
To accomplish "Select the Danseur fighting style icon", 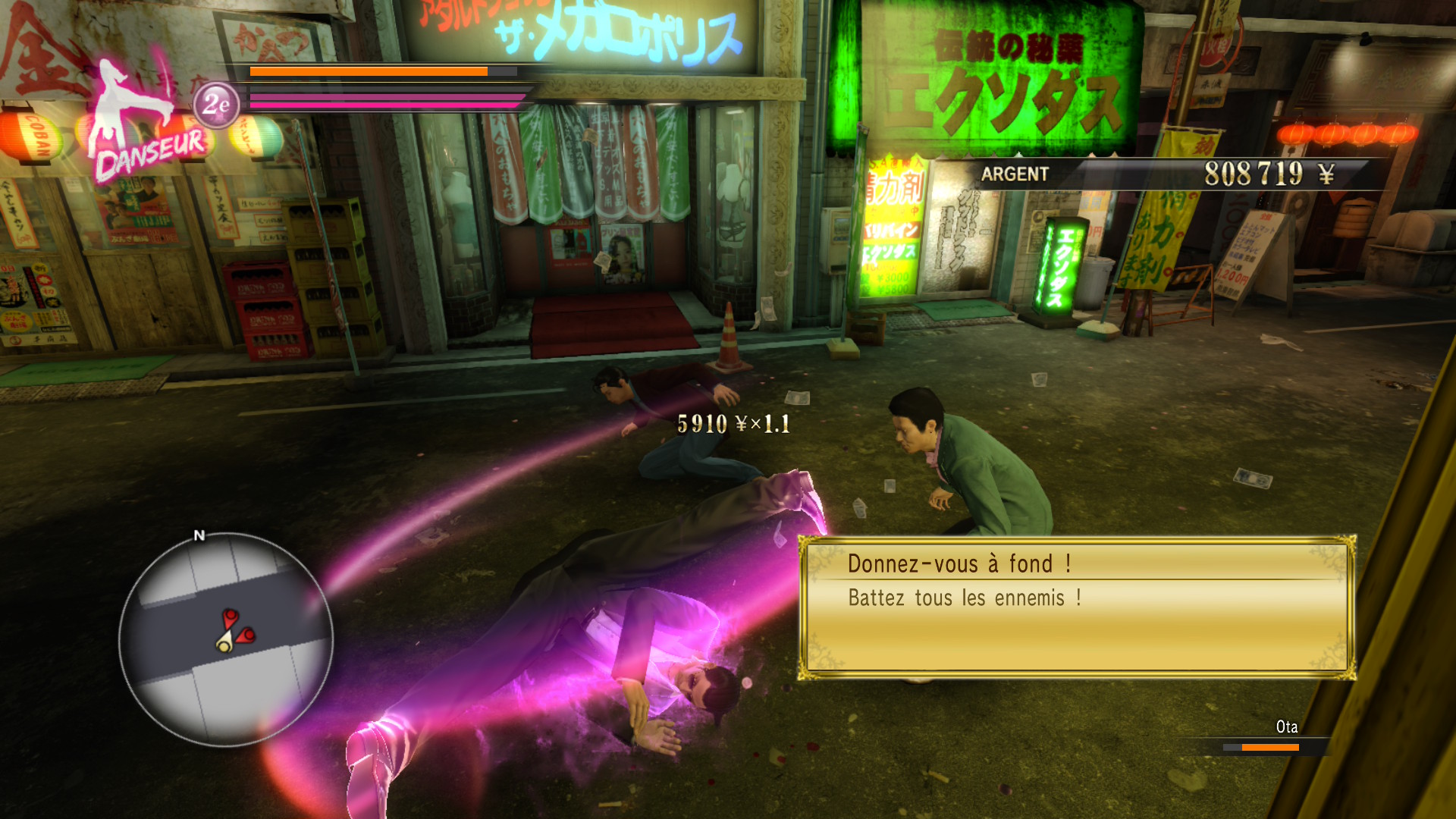I will click(144, 125).
